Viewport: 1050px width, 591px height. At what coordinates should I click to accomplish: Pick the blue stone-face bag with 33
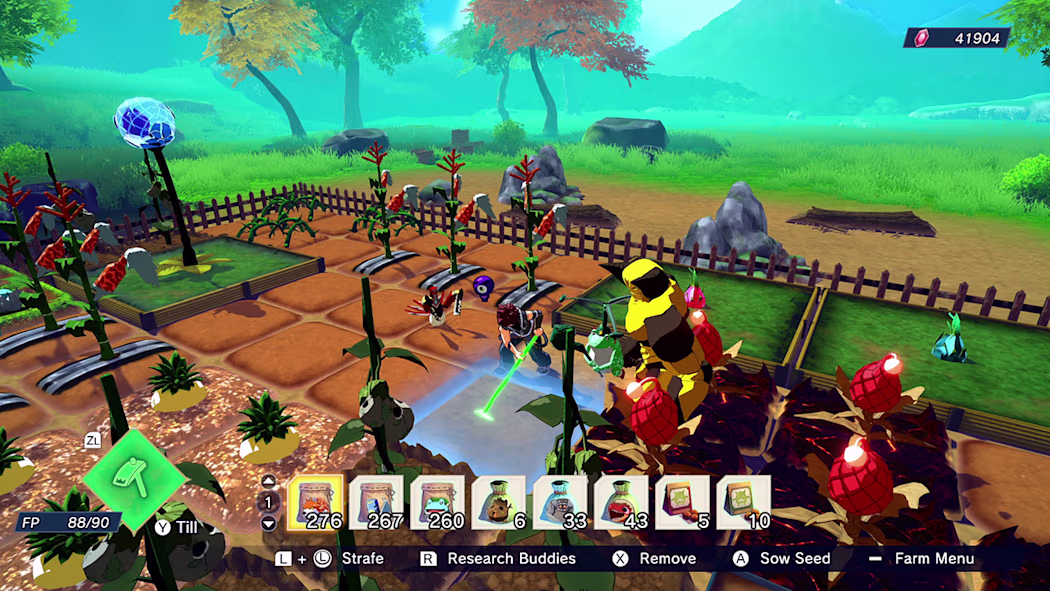560,501
